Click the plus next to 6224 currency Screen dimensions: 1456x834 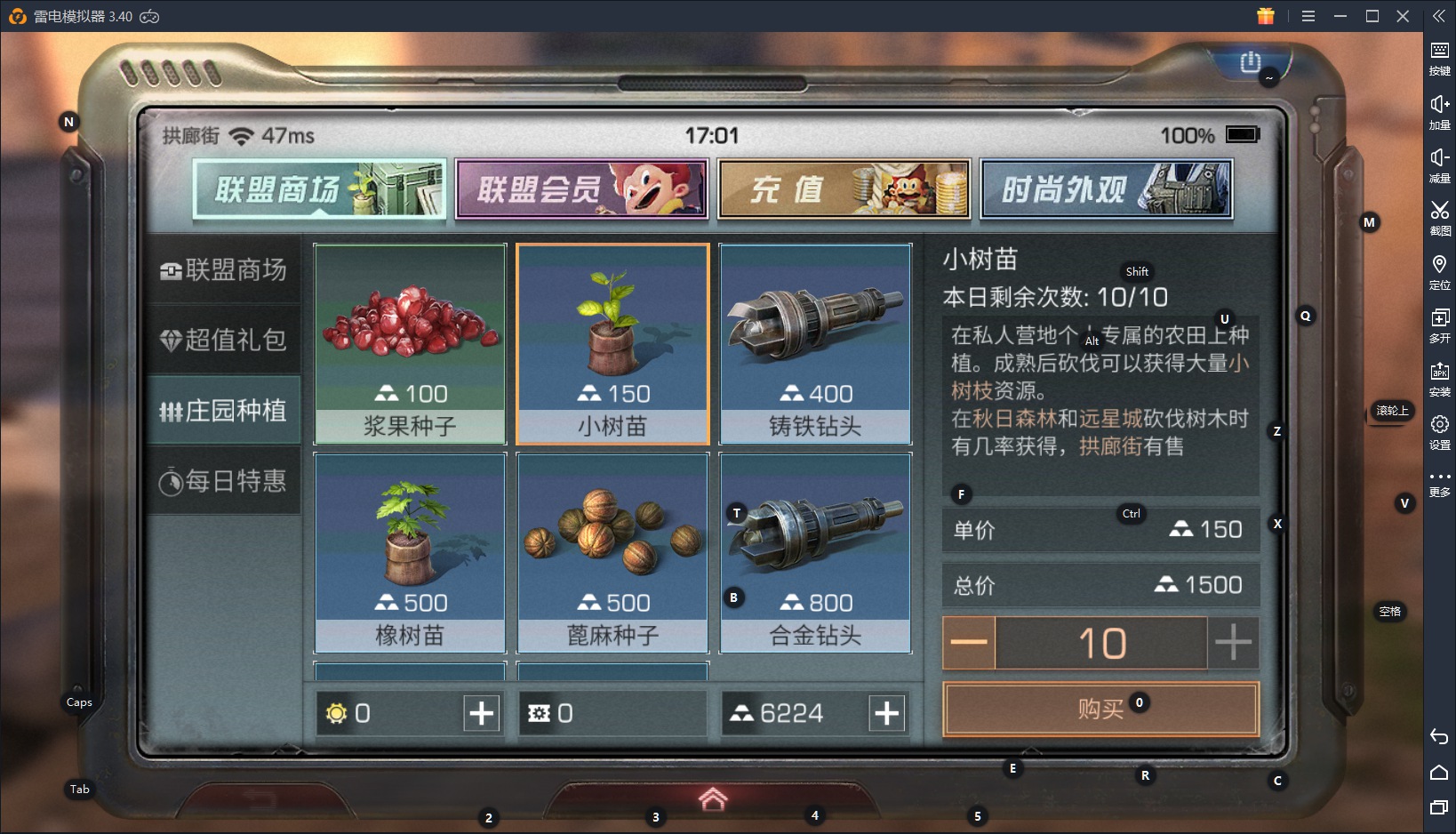(885, 712)
